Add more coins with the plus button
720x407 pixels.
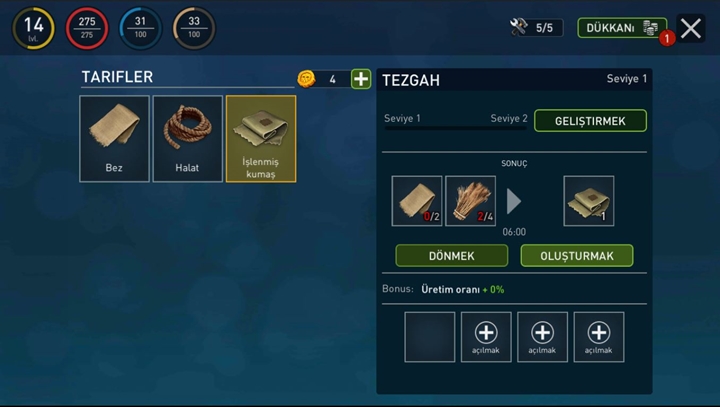click(x=361, y=79)
